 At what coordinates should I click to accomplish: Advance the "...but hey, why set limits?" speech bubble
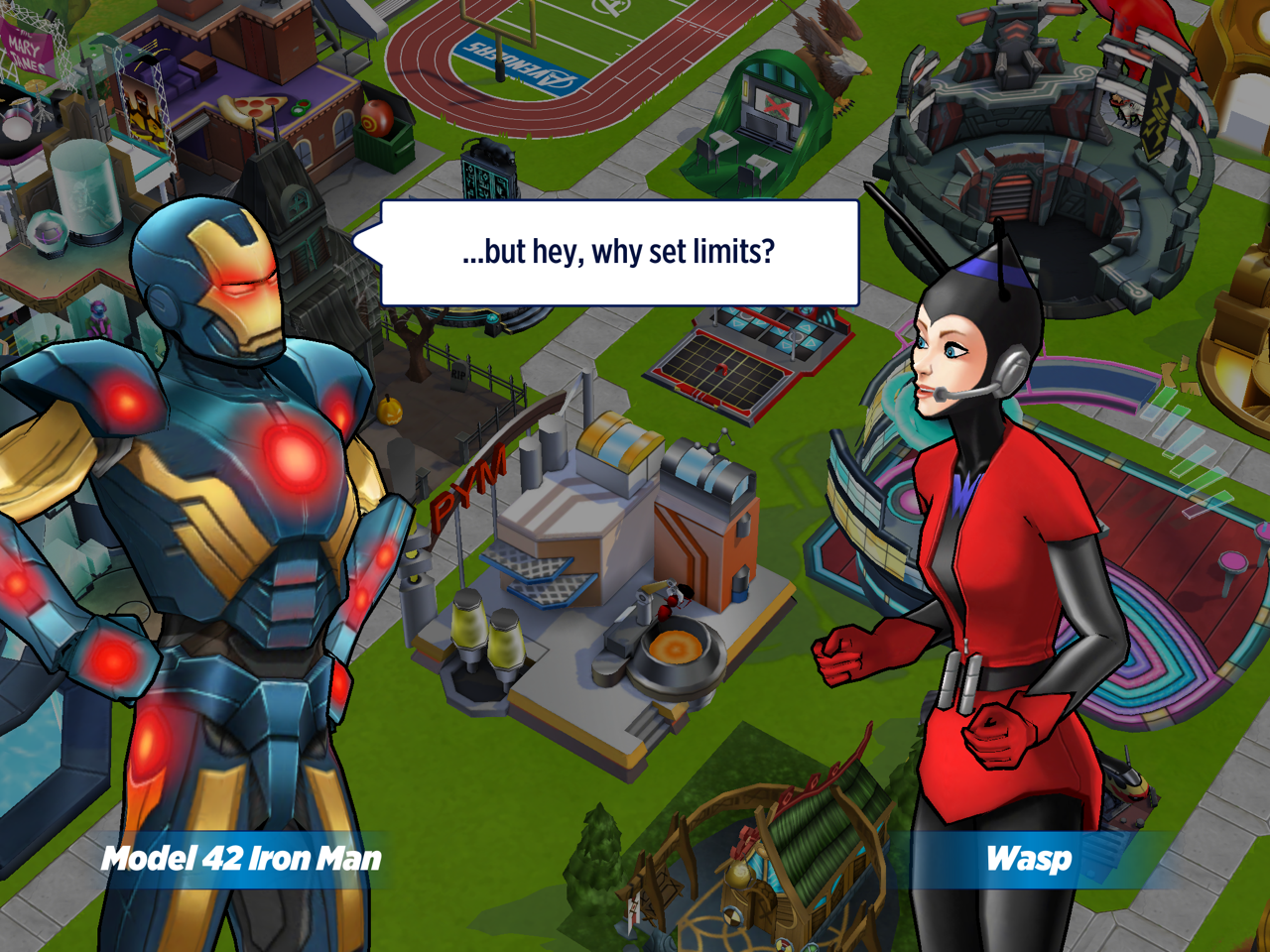click(x=619, y=253)
